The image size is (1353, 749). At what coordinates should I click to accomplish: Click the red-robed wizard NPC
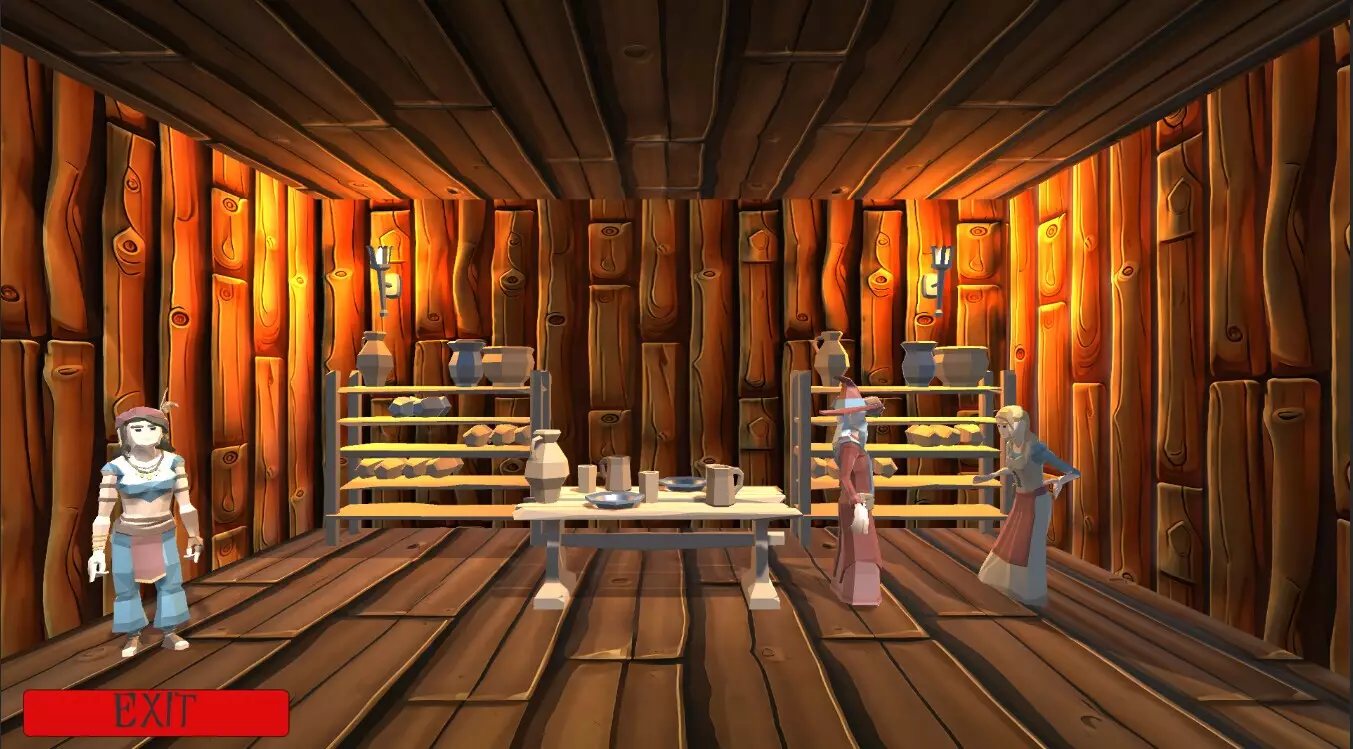tap(855, 500)
